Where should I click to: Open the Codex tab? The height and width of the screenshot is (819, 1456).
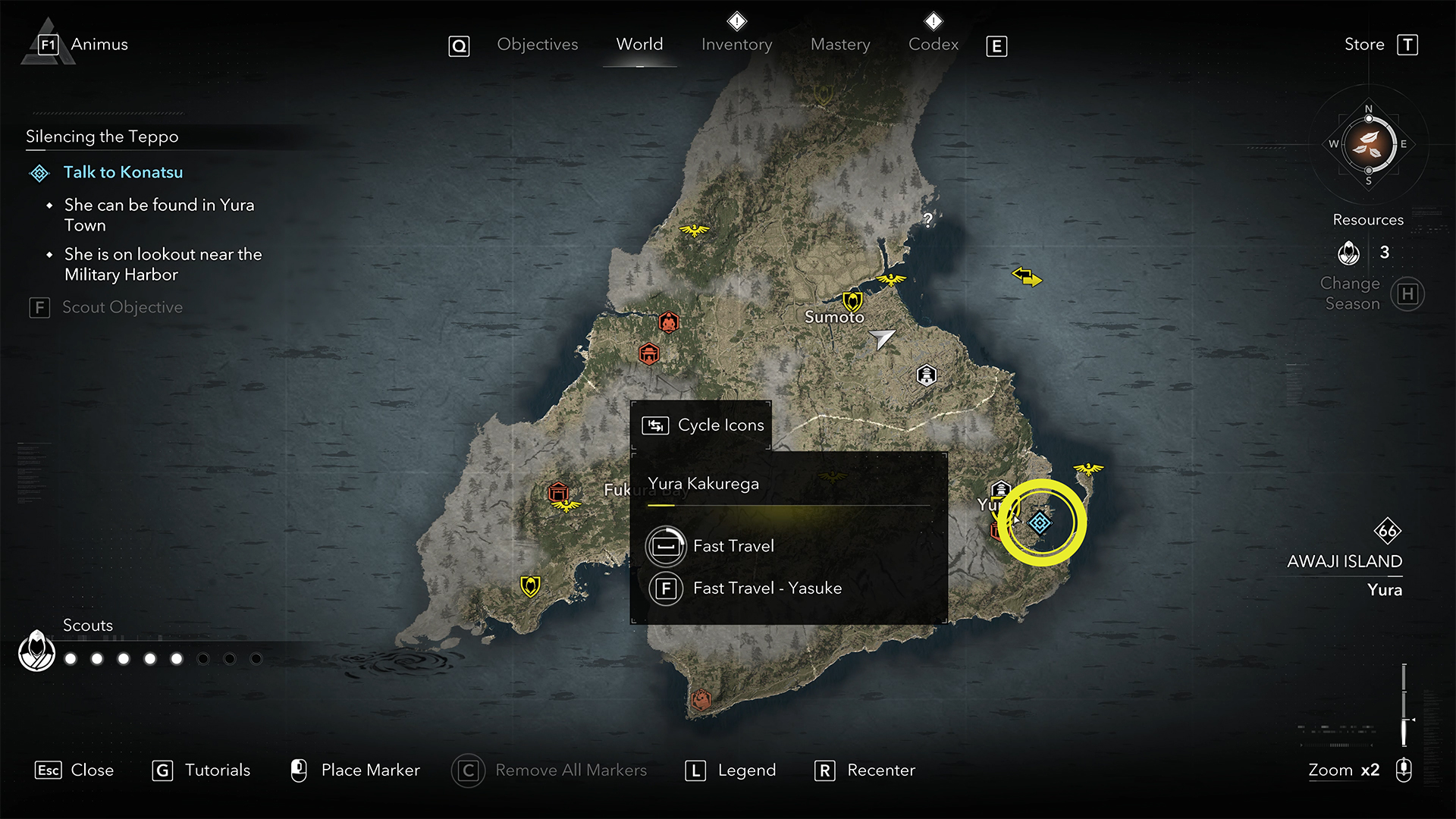[x=934, y=45]
